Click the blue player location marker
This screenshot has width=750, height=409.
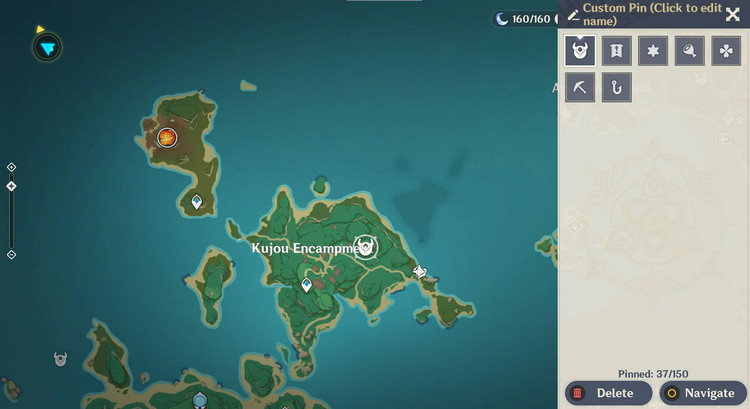pyautogui.click(x=47, y=46)
